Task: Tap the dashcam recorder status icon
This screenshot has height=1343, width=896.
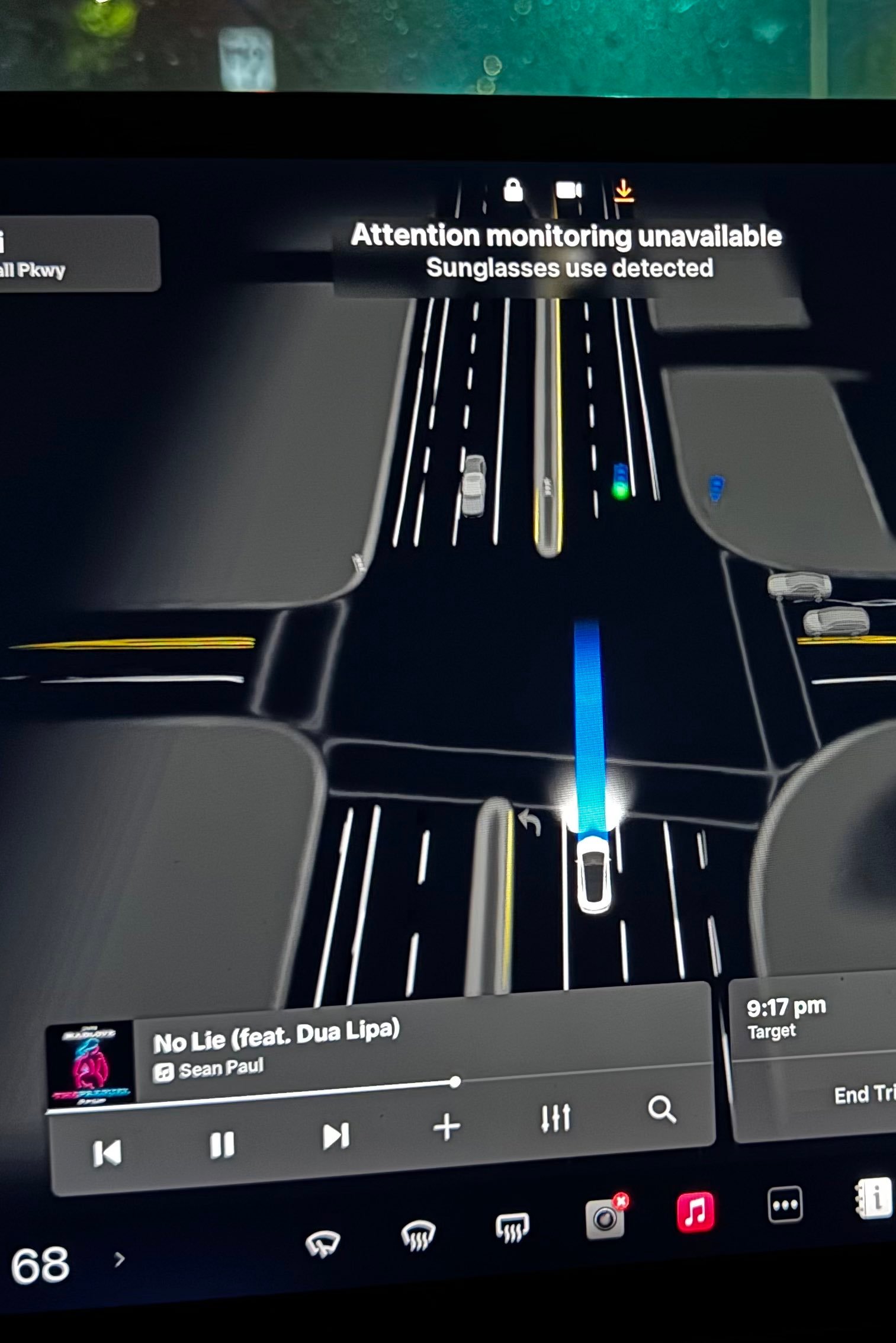Action: pos(569,190)
